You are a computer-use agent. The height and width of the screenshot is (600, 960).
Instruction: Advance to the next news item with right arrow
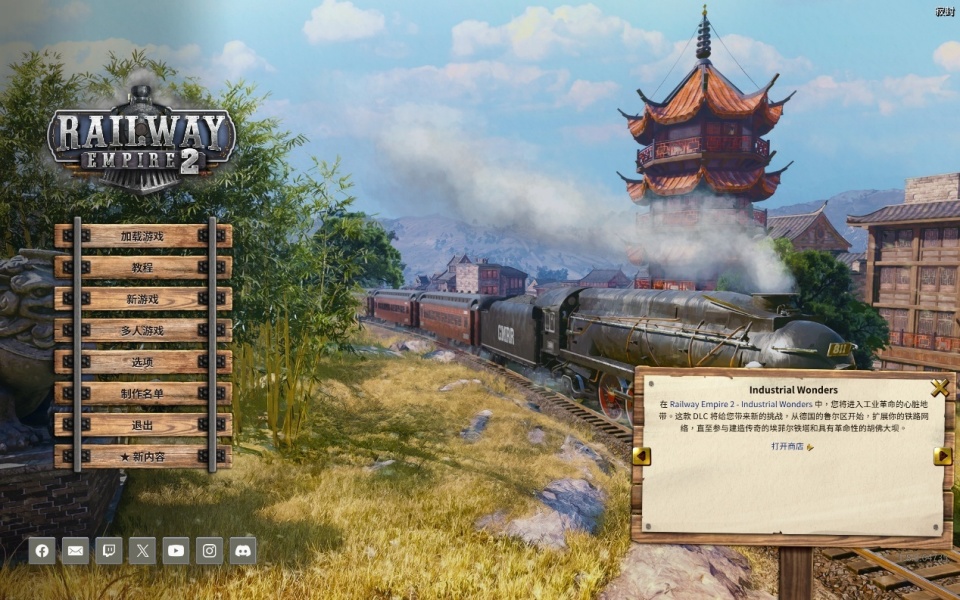tap(942, 456)
